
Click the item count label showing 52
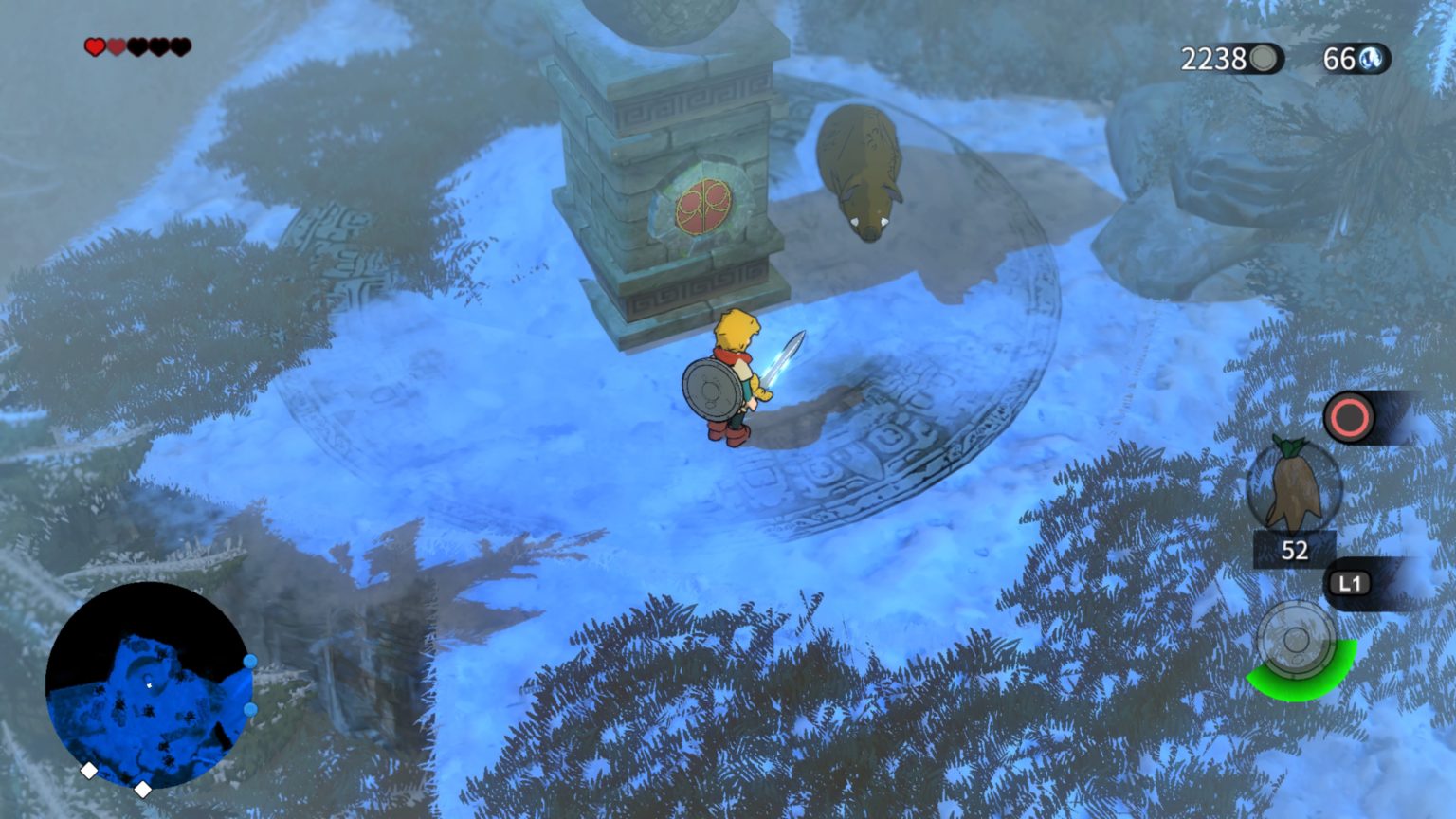1296,550
